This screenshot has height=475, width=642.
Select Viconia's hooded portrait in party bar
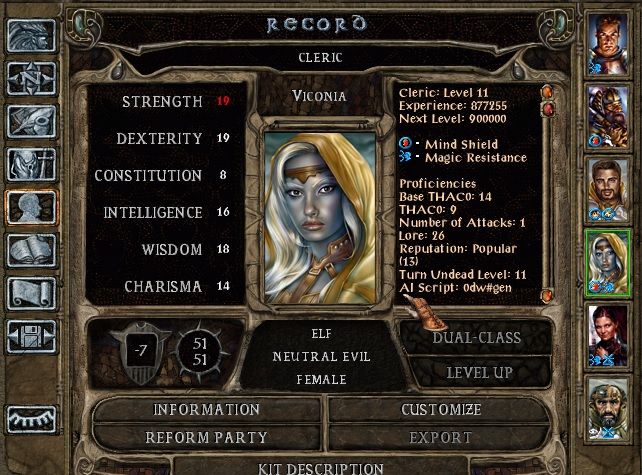608,260
